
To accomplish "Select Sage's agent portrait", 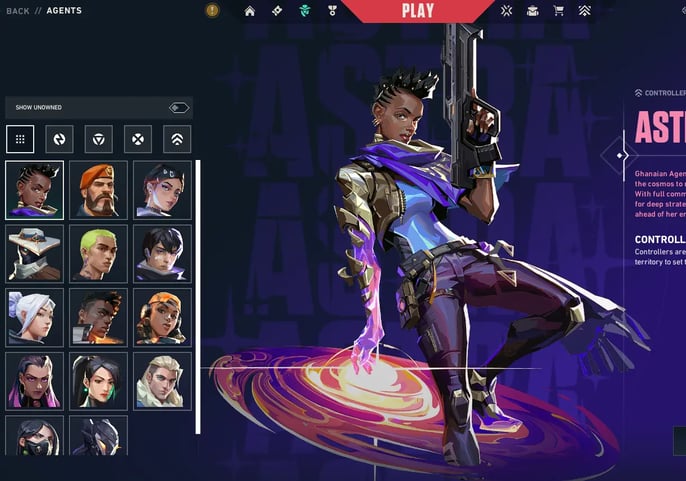I will pos(98,380).
